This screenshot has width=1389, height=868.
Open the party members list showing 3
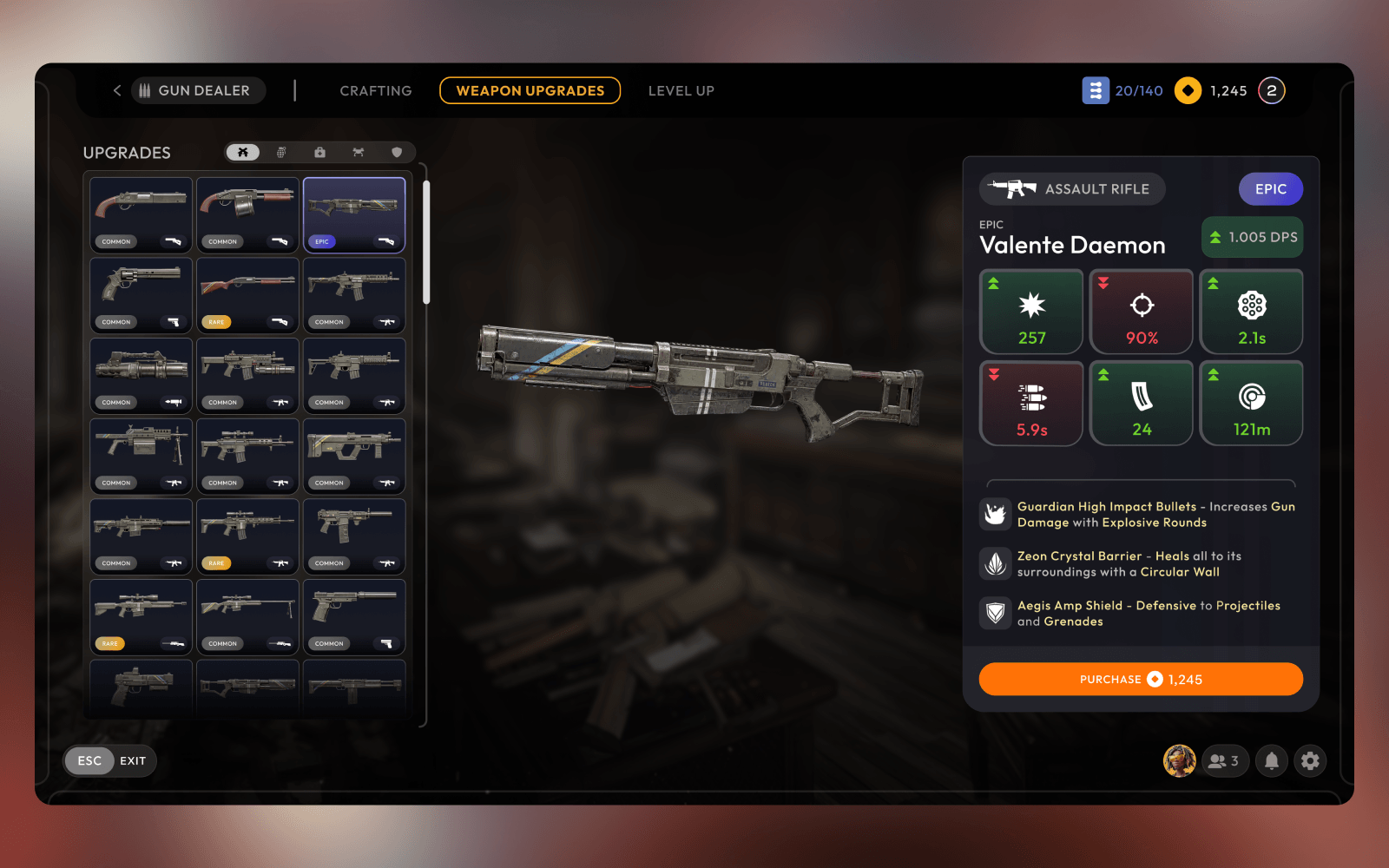pyautogui.click(x=1224, y=760)
